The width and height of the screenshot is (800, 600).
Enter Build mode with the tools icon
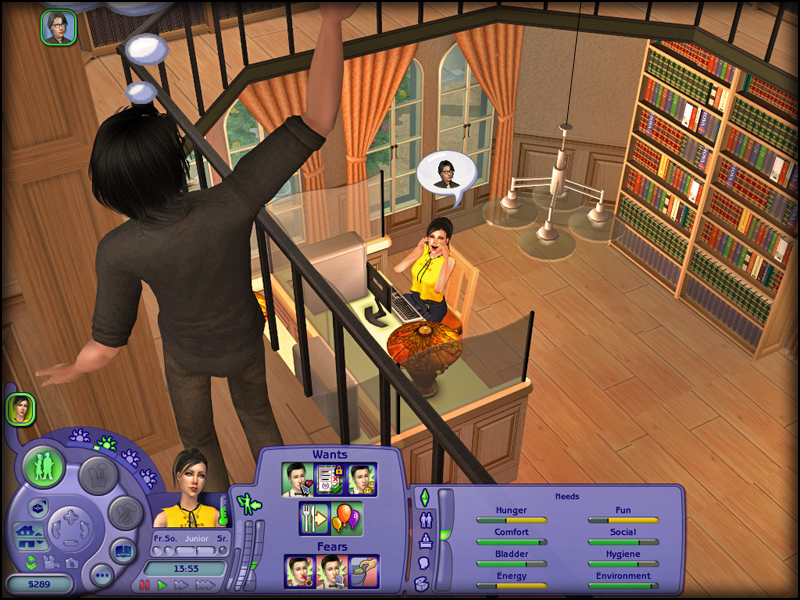click(x=126, y=513)
